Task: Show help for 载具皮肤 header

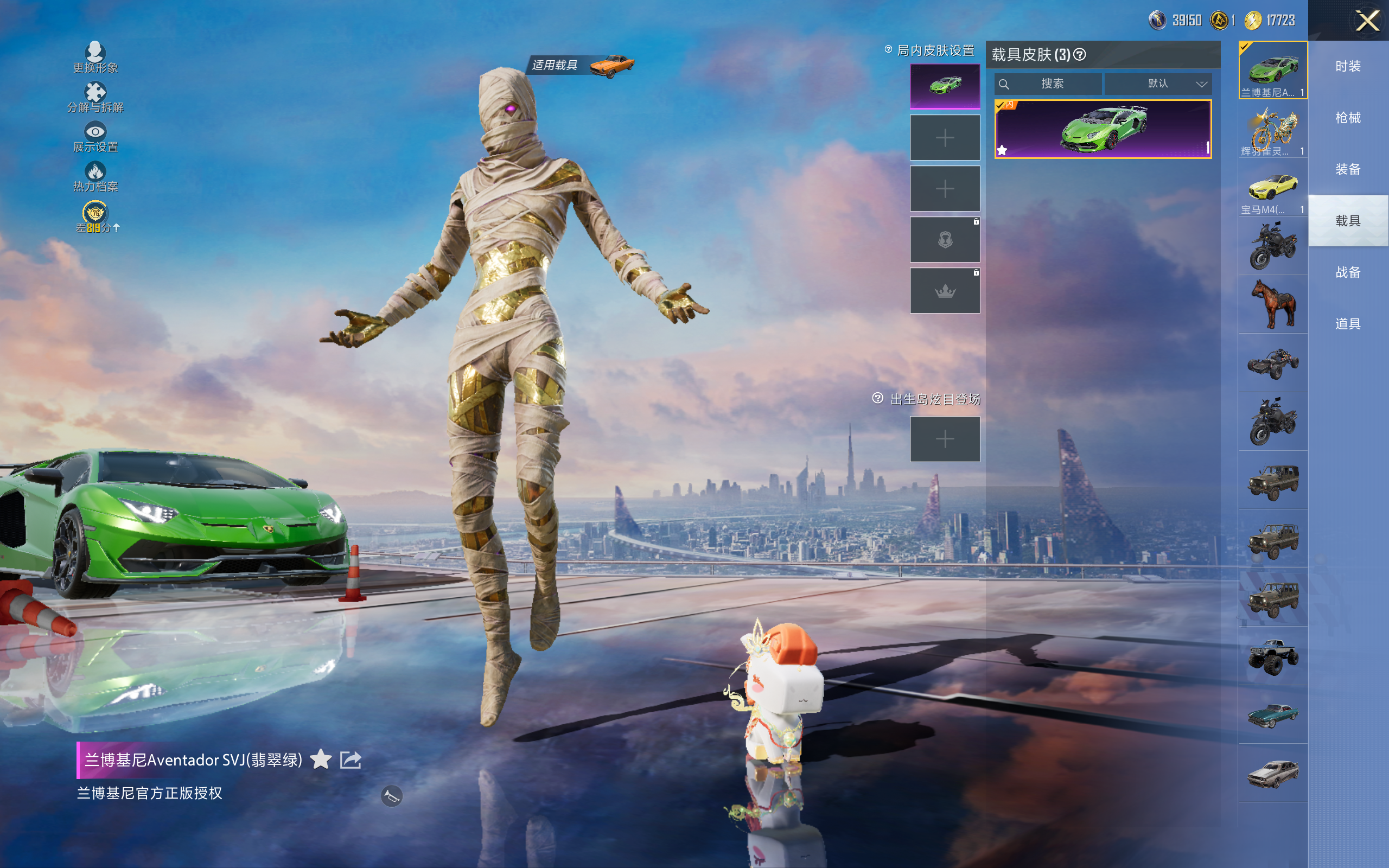Action: [1080, 55]
